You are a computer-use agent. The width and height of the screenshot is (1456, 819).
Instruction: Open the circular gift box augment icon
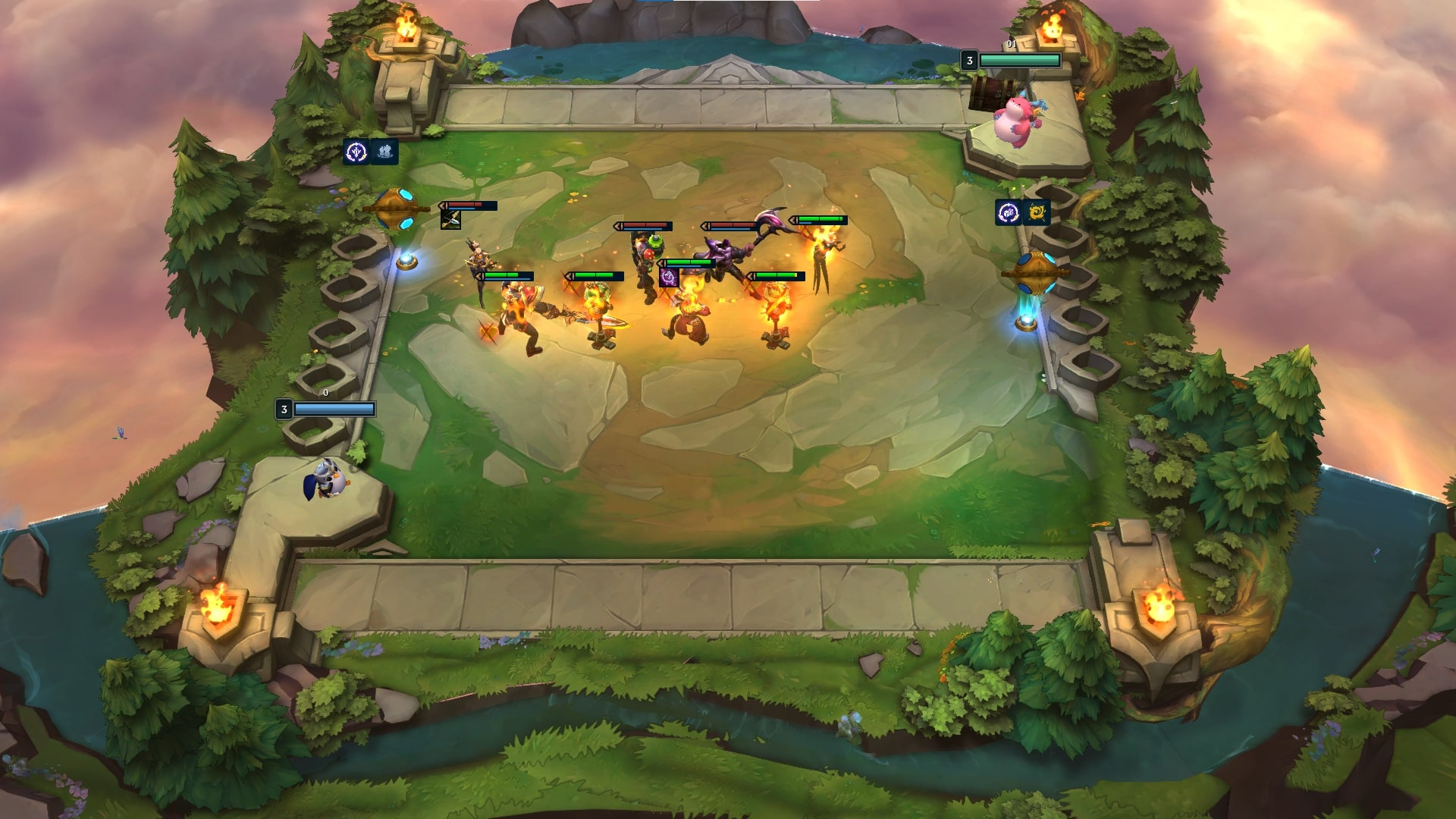(1008, 213)
